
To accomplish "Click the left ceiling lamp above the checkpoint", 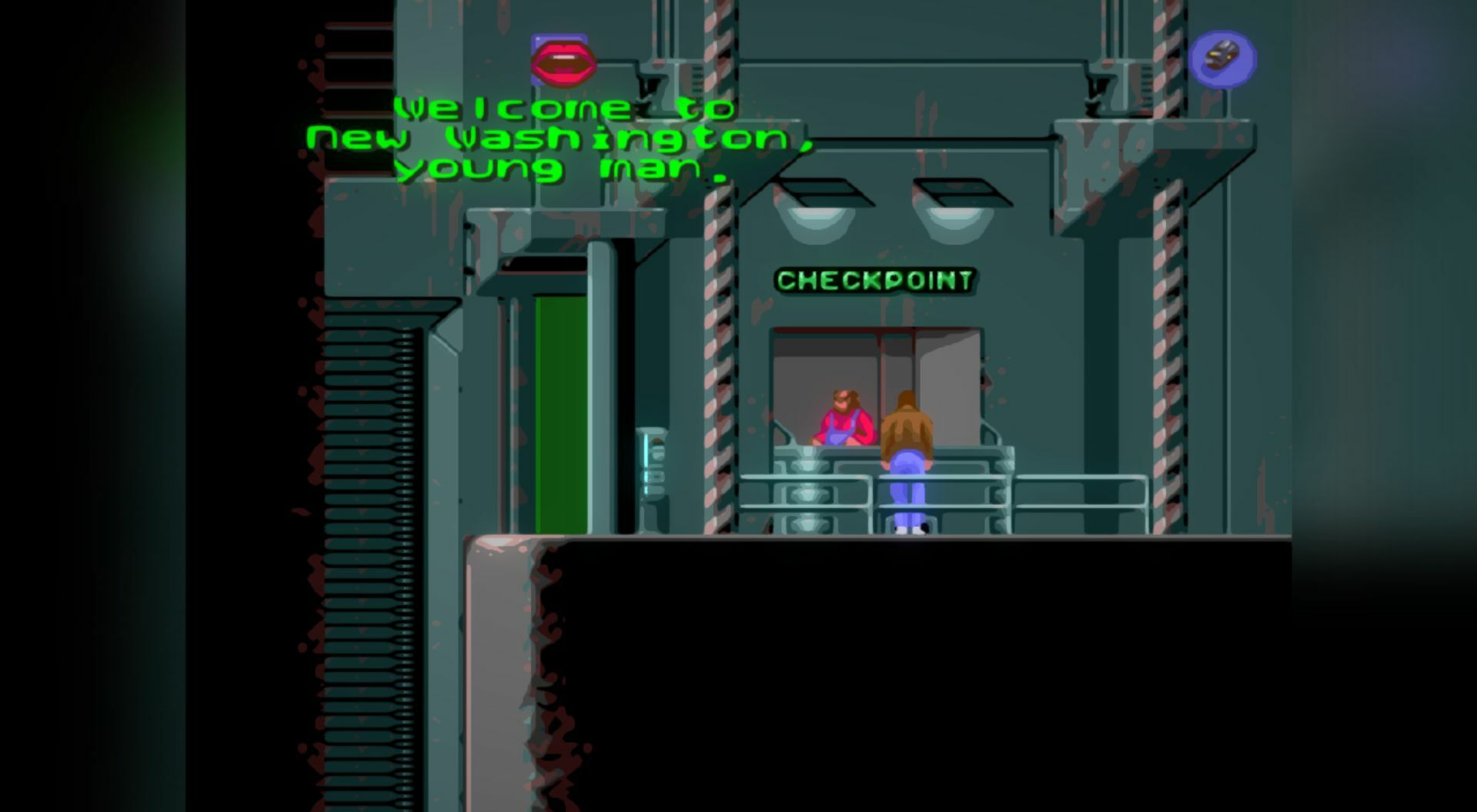I will click(x=816, y=225).
